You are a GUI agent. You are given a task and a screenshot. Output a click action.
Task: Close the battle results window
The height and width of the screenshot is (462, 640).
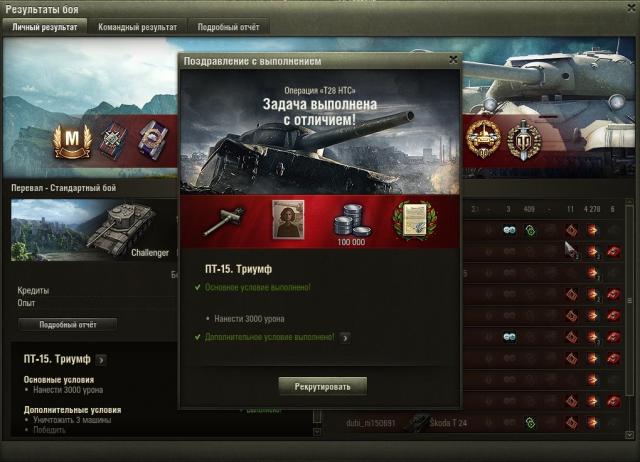point(630,8)
